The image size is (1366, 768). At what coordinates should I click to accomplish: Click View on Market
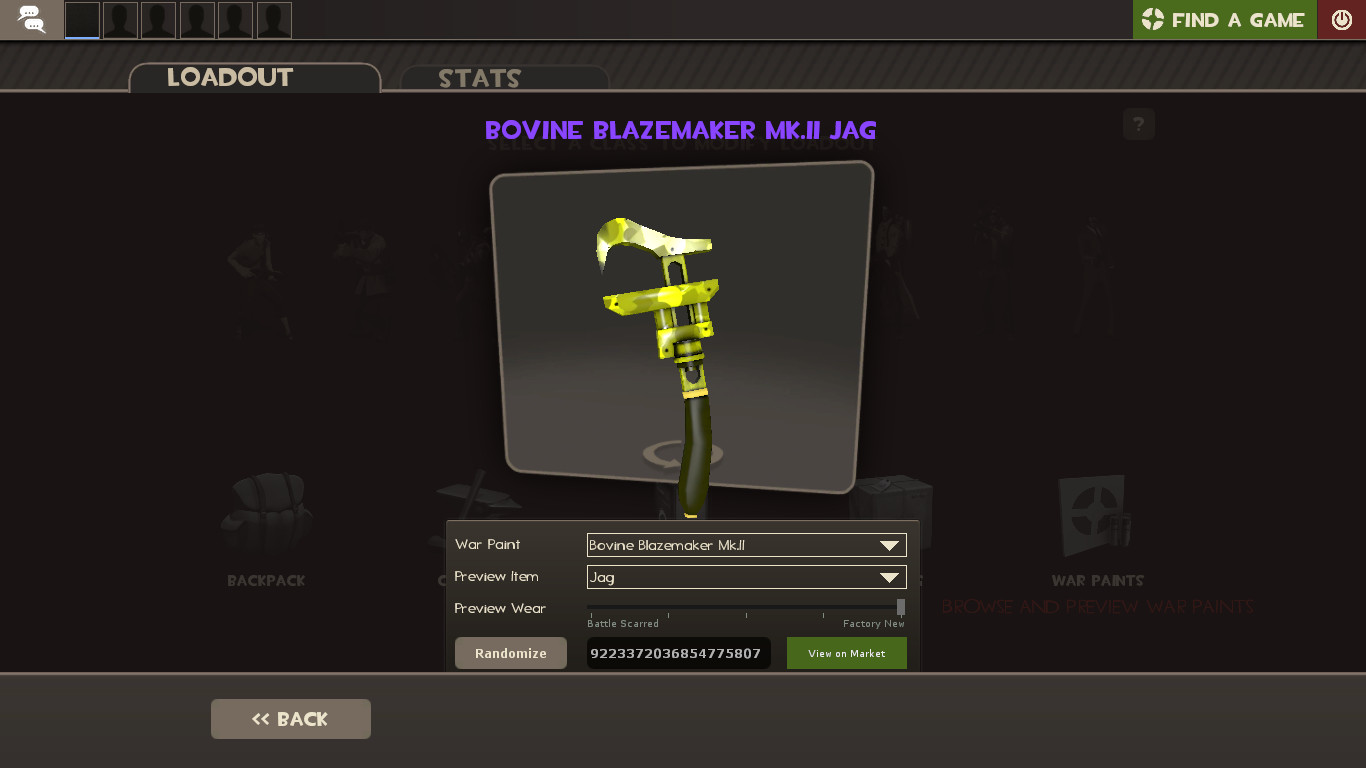tap(846, 653)
